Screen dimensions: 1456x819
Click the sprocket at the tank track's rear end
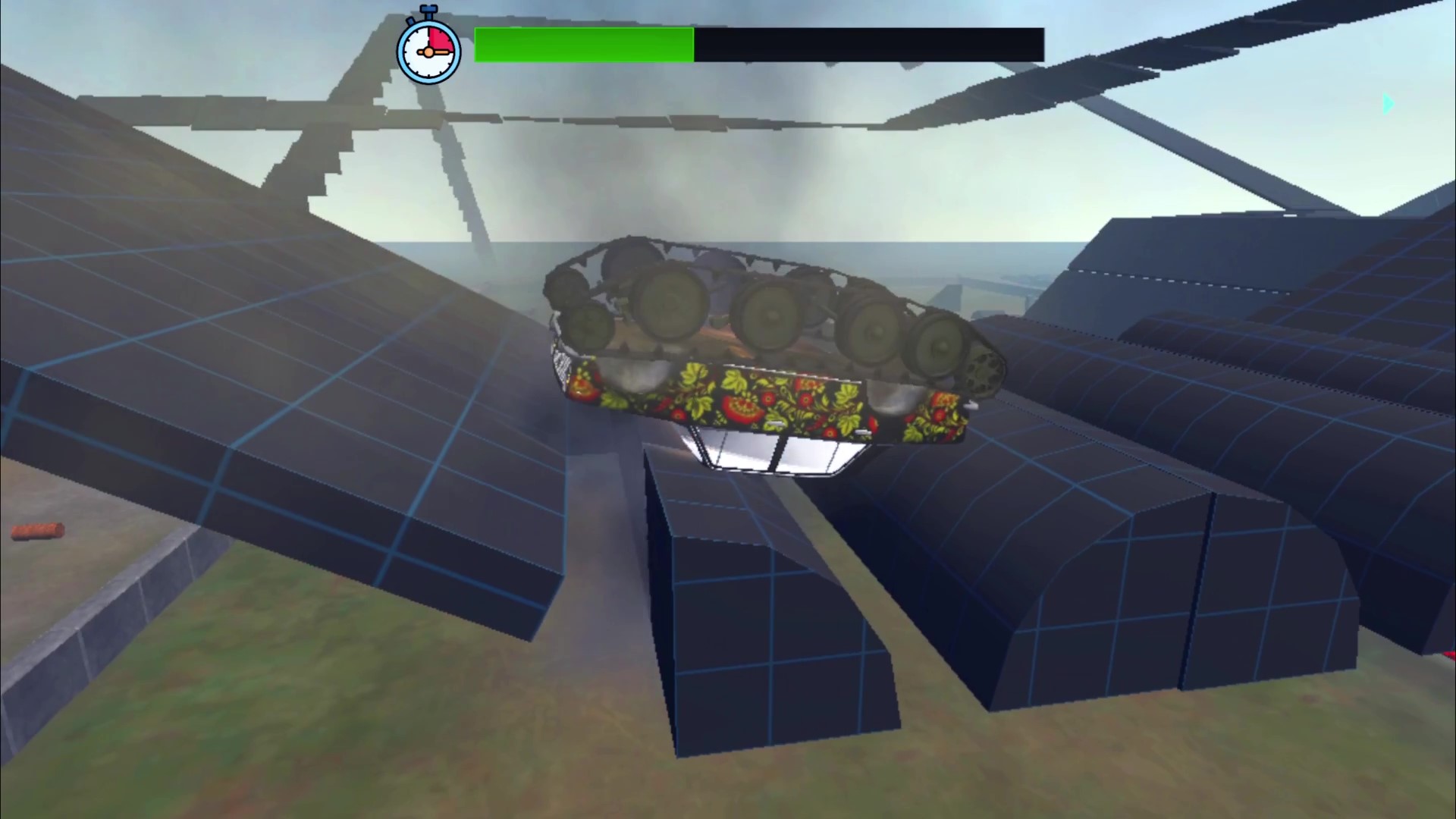(x=982, y=372)
